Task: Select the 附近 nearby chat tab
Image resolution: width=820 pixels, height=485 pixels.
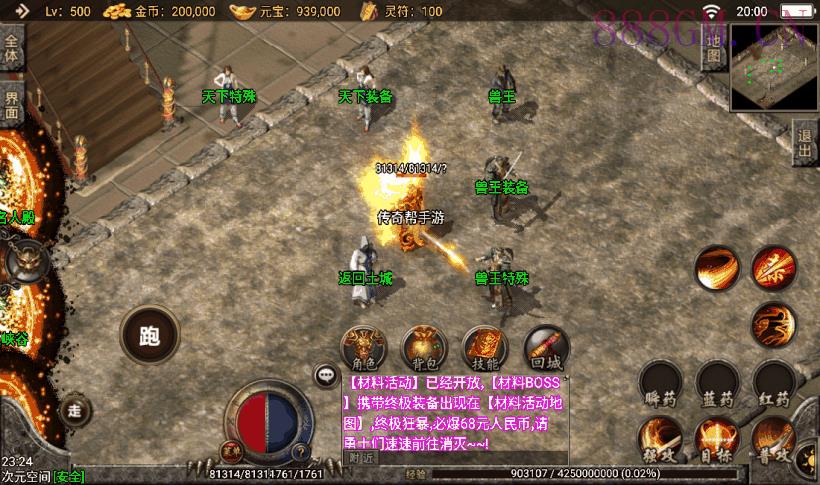Action: tap(360, 457)
